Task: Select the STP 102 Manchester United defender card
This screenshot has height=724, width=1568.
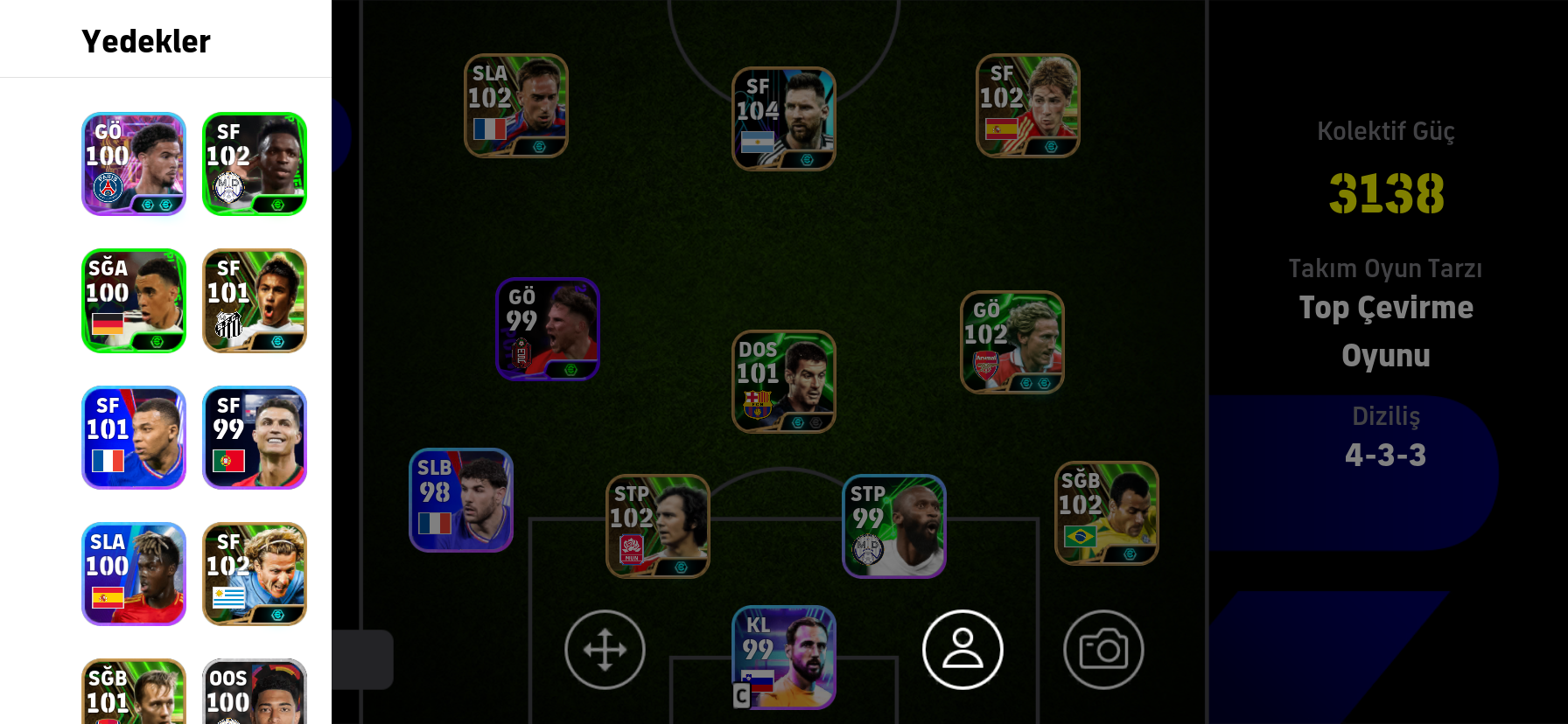Action: pos(658,526)
